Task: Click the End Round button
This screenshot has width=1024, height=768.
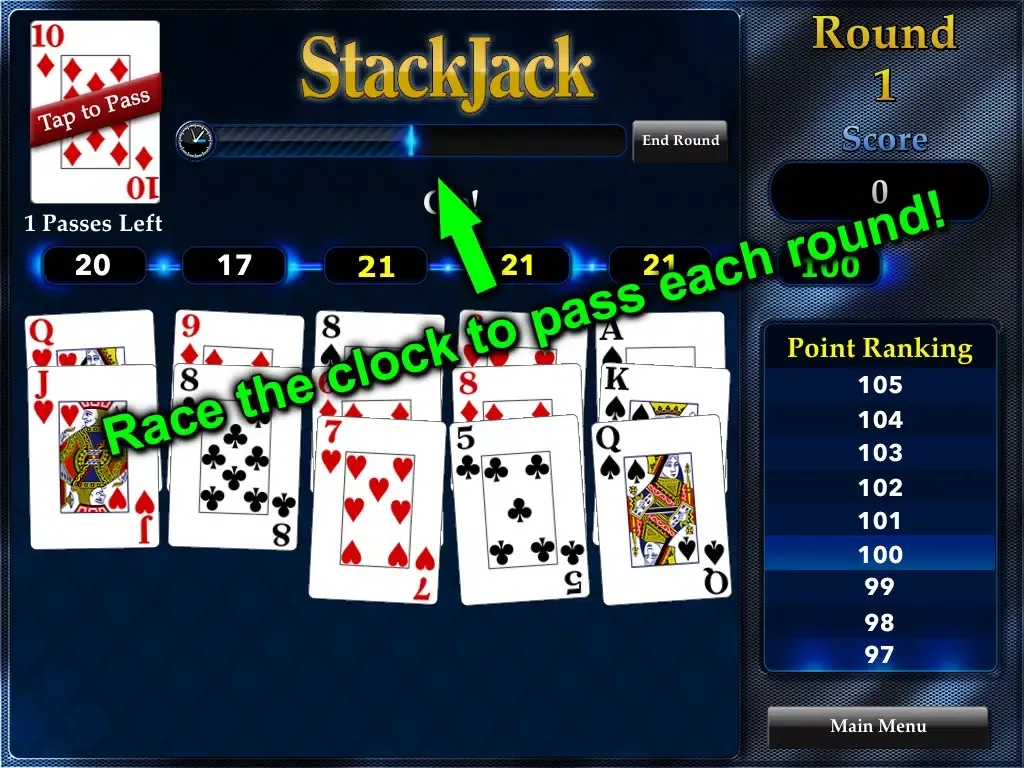Action: 680,141
